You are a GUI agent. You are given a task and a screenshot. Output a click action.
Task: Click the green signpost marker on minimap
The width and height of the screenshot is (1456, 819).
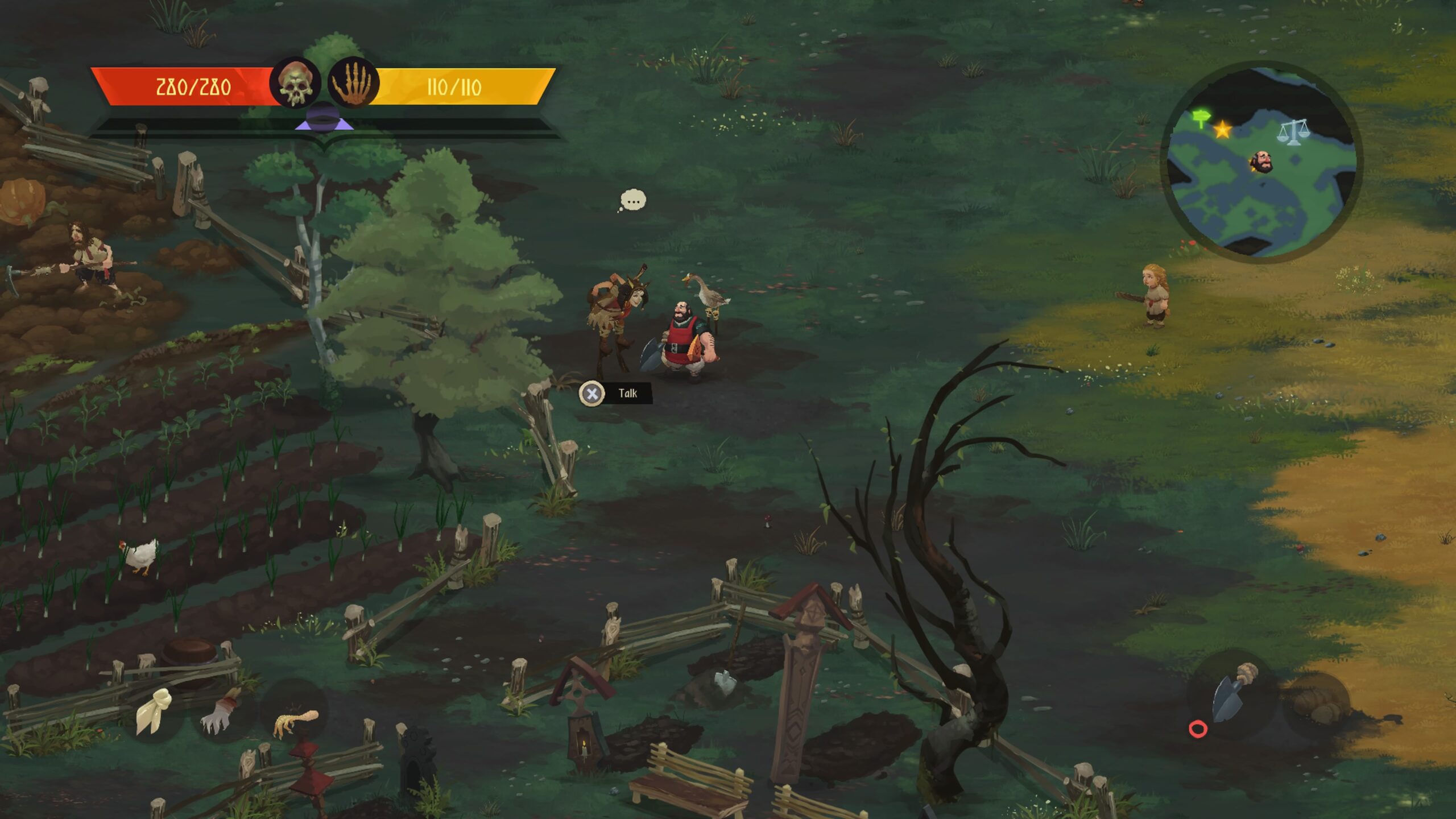1201,118
